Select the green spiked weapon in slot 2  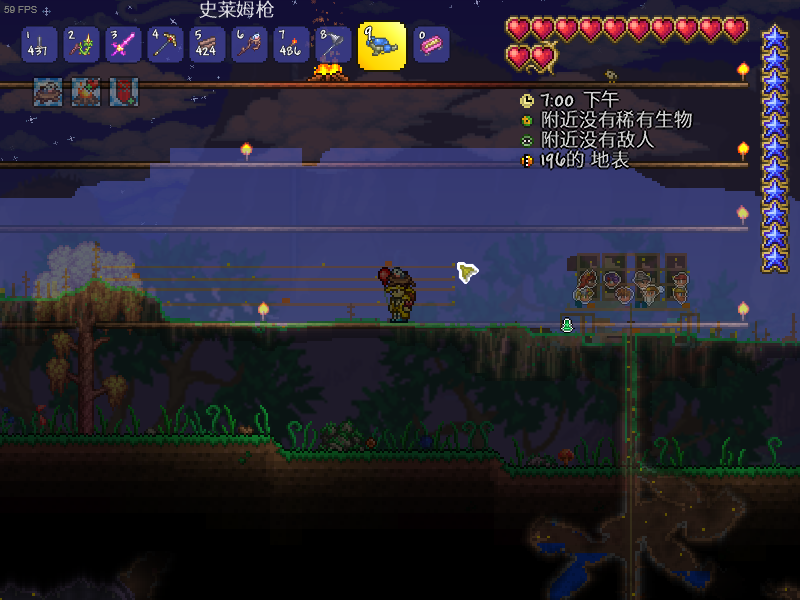pyautogui.click(x=81, y=45)
